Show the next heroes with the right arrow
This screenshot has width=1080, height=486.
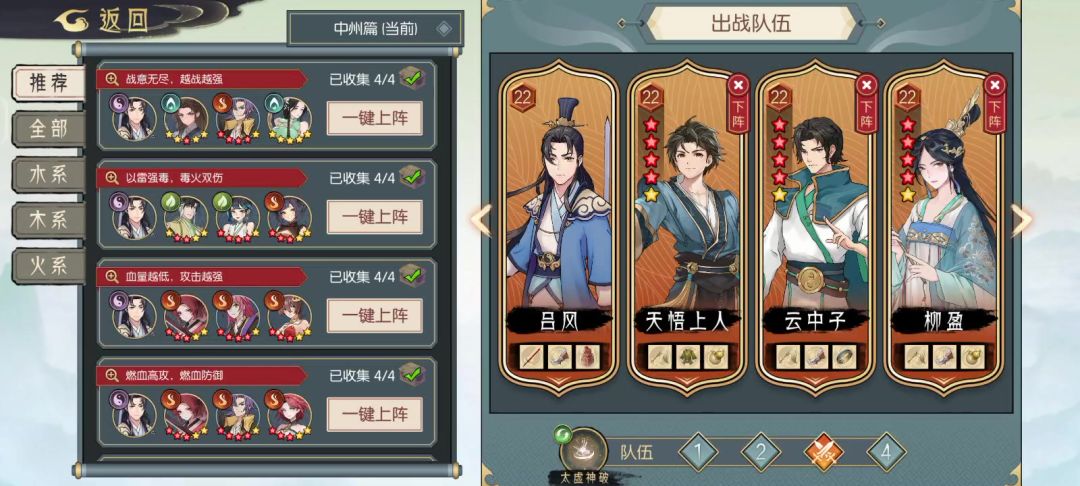[1021, 220]
